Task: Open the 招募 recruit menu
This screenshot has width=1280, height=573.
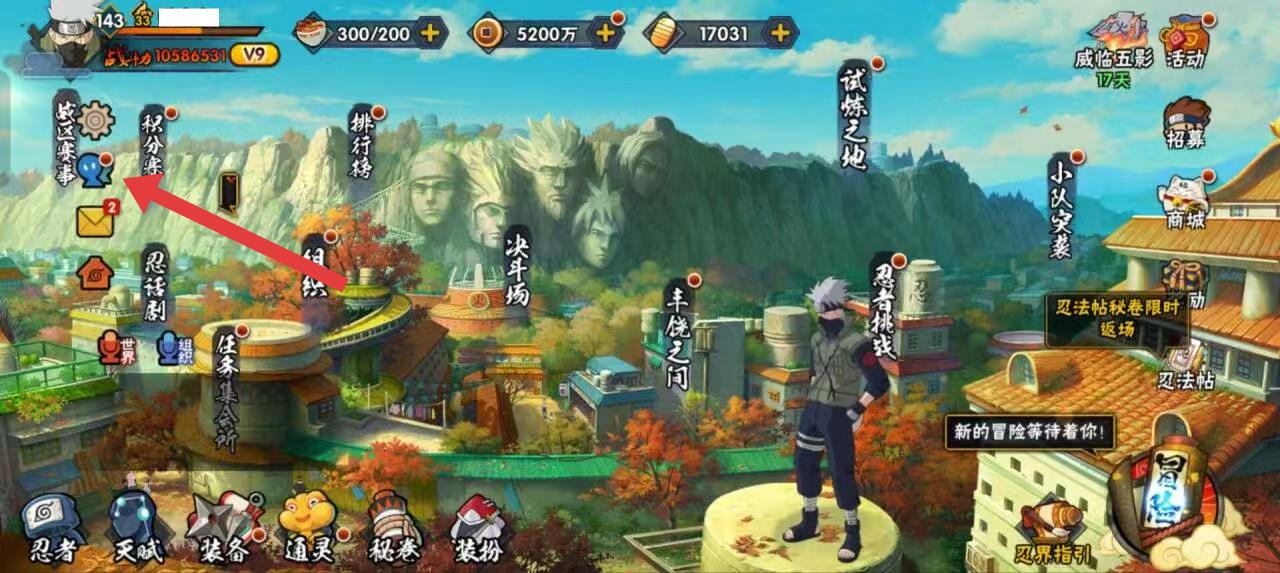Action: [x=1186, y=123]
